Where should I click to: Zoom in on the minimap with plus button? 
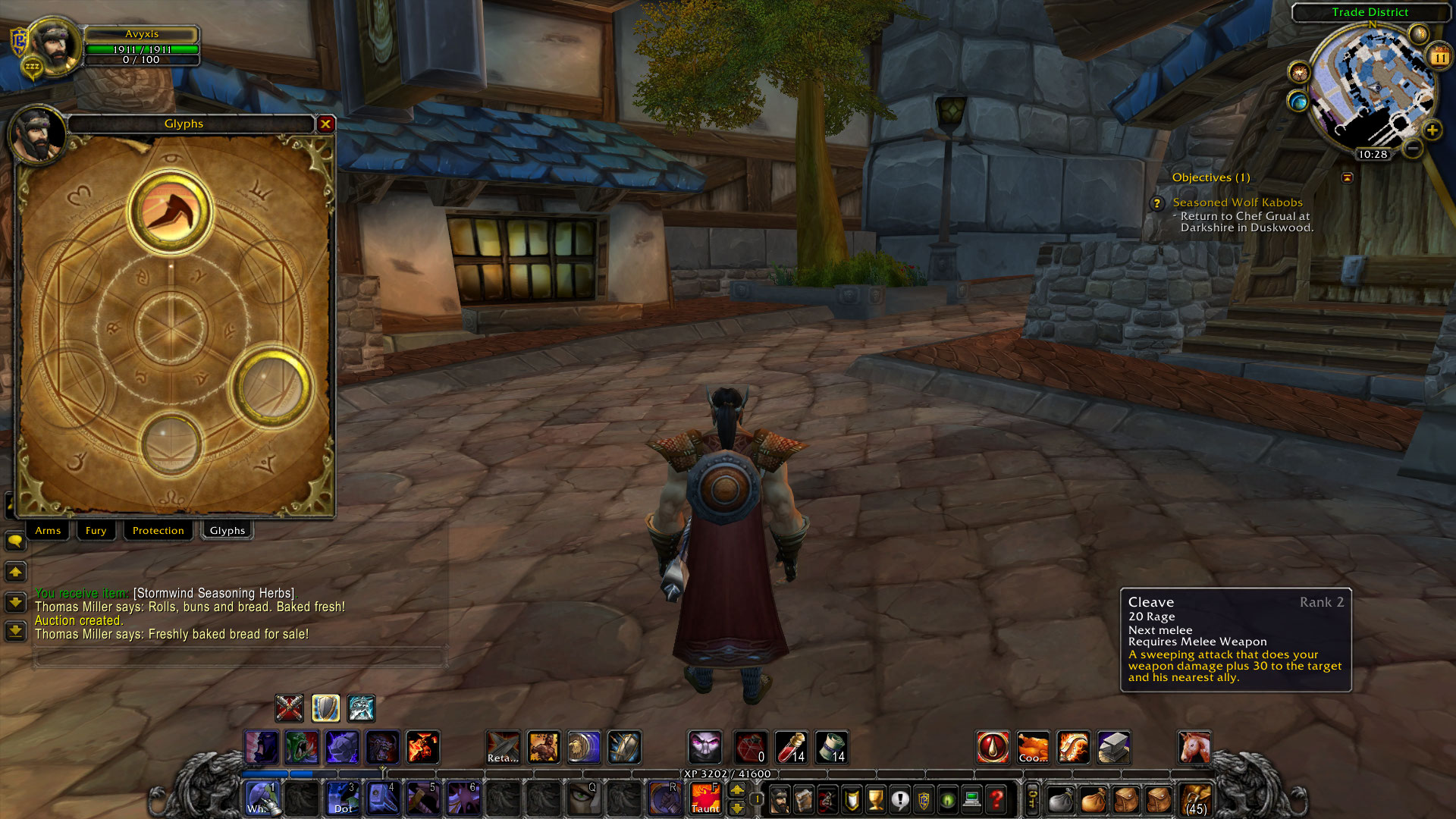click(1432, 129)
